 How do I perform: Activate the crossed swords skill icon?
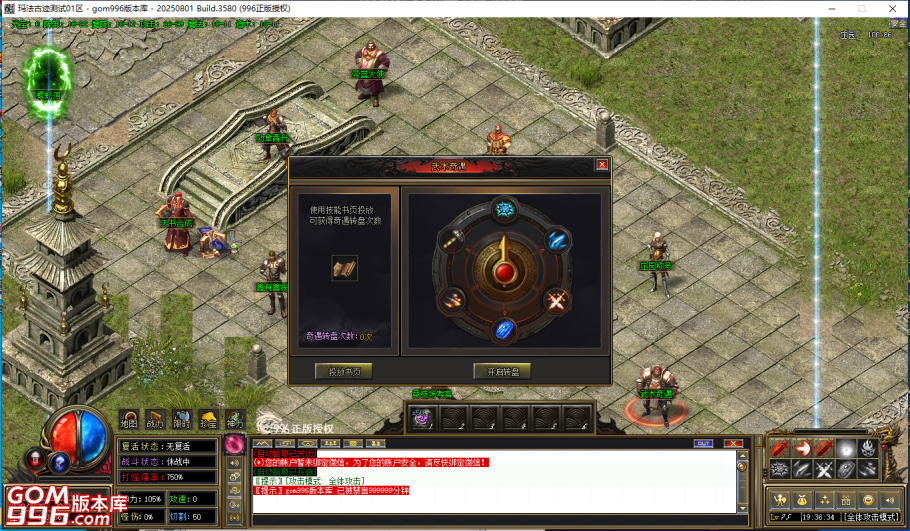pyautogui.click(x=825, y=470)
